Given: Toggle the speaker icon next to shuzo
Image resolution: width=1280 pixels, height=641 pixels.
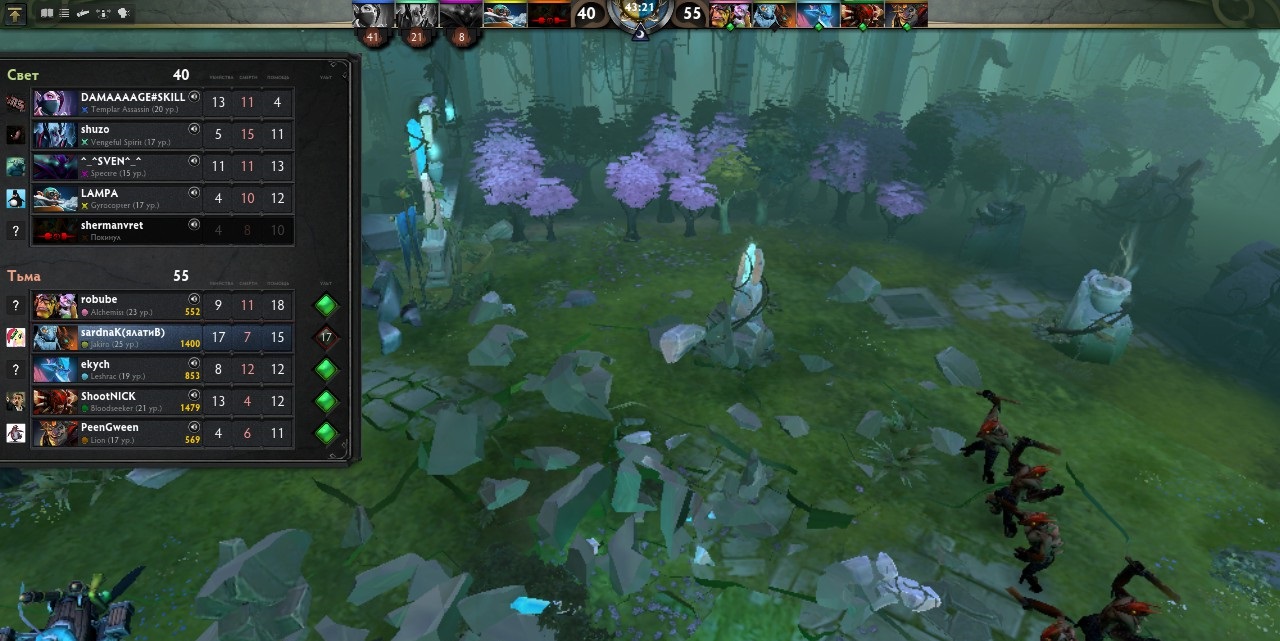Looking at the screenshot, I should [x=194, y=129].
